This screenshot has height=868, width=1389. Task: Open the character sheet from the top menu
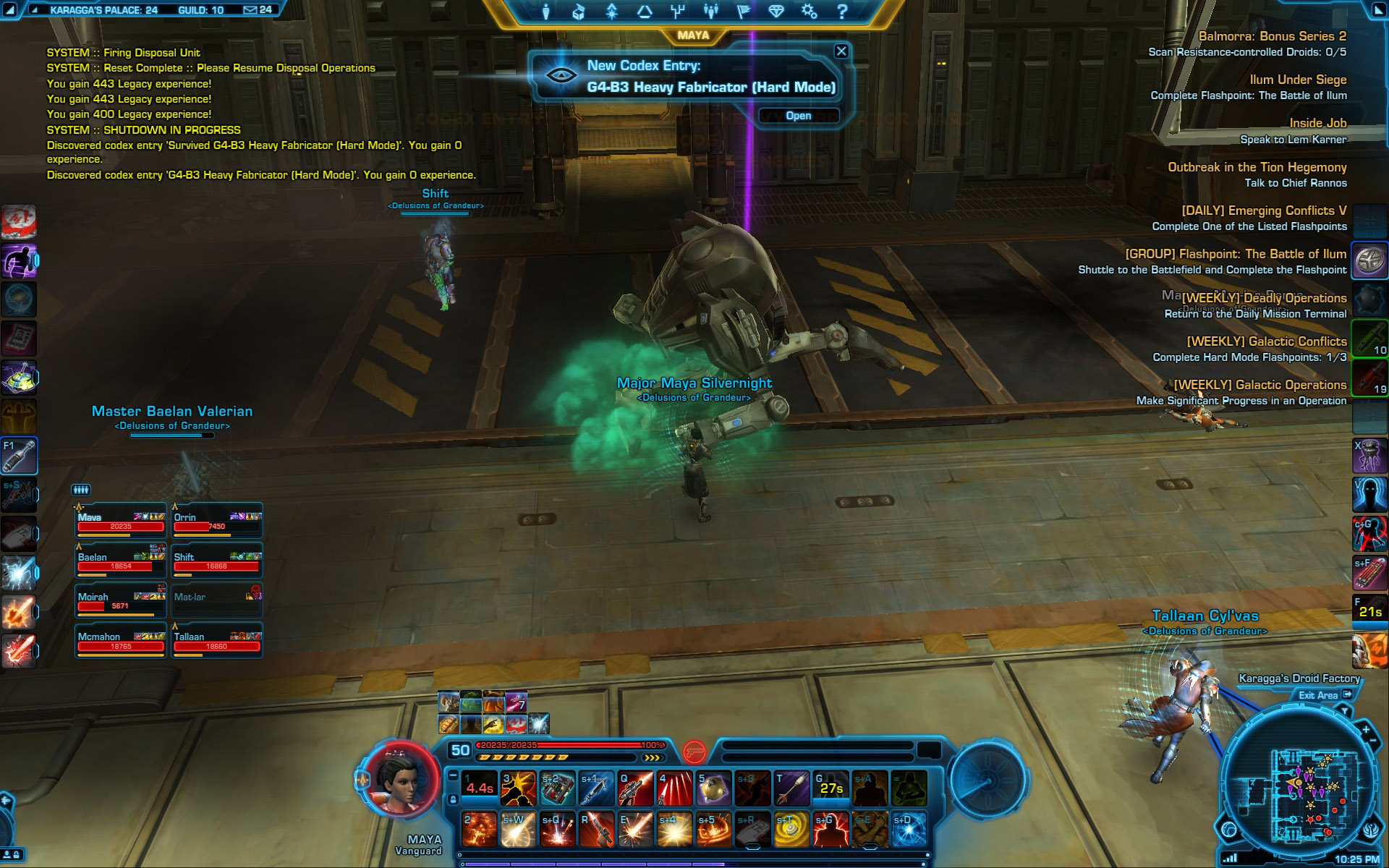pos(546,12)
